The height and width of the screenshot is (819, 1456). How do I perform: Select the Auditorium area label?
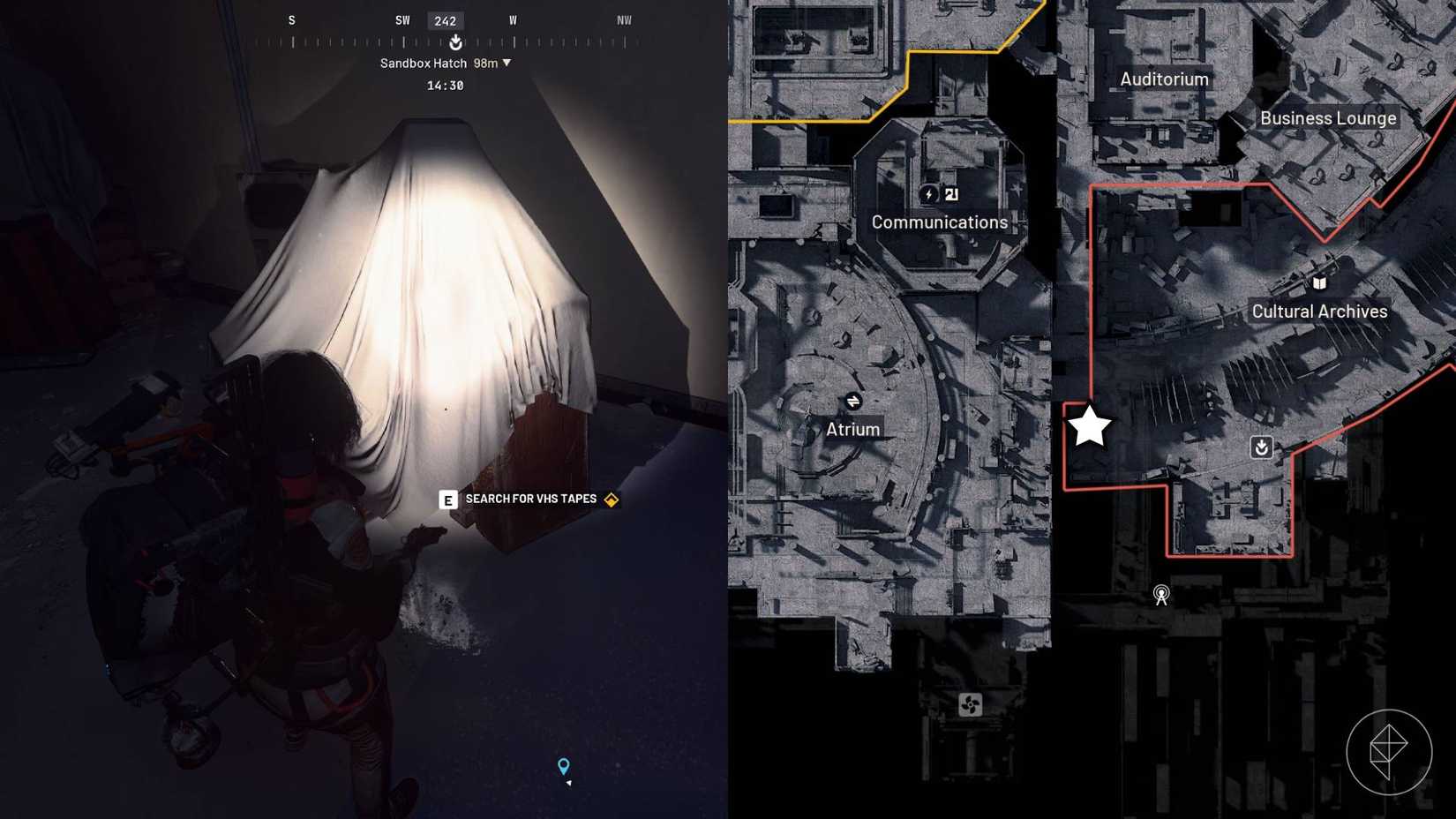(1164, 79)
